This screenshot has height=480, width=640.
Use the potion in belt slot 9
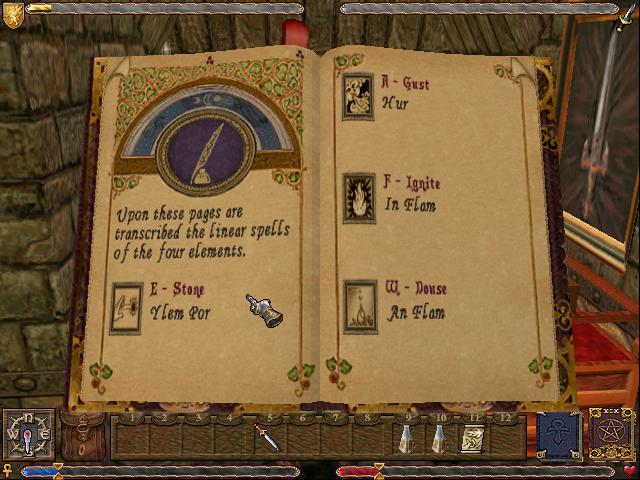click(407, 438)
